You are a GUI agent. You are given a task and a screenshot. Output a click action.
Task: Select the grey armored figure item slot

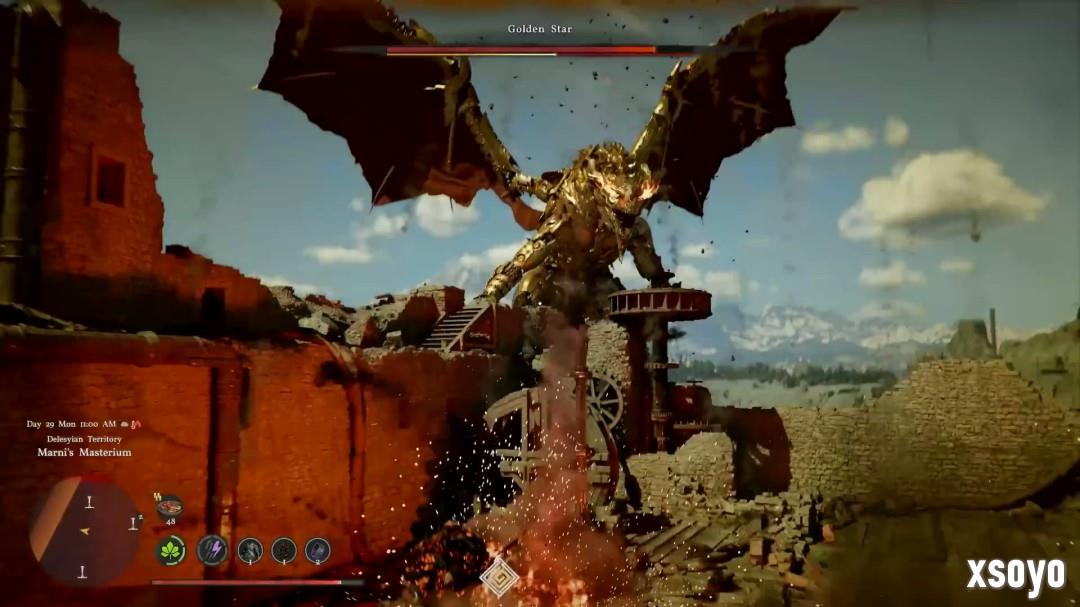[250, 549]
